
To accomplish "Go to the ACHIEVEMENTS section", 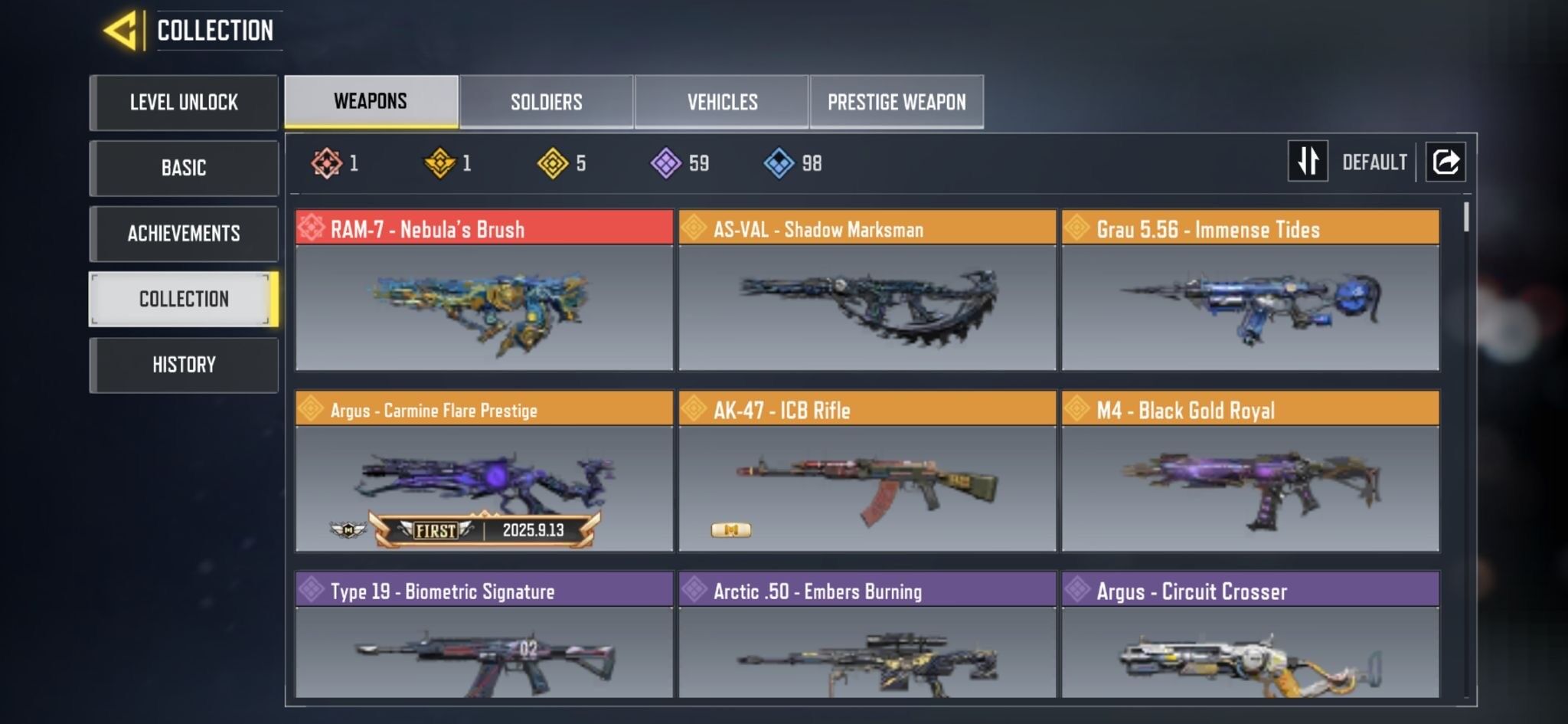I will click(x=184, y=234).
